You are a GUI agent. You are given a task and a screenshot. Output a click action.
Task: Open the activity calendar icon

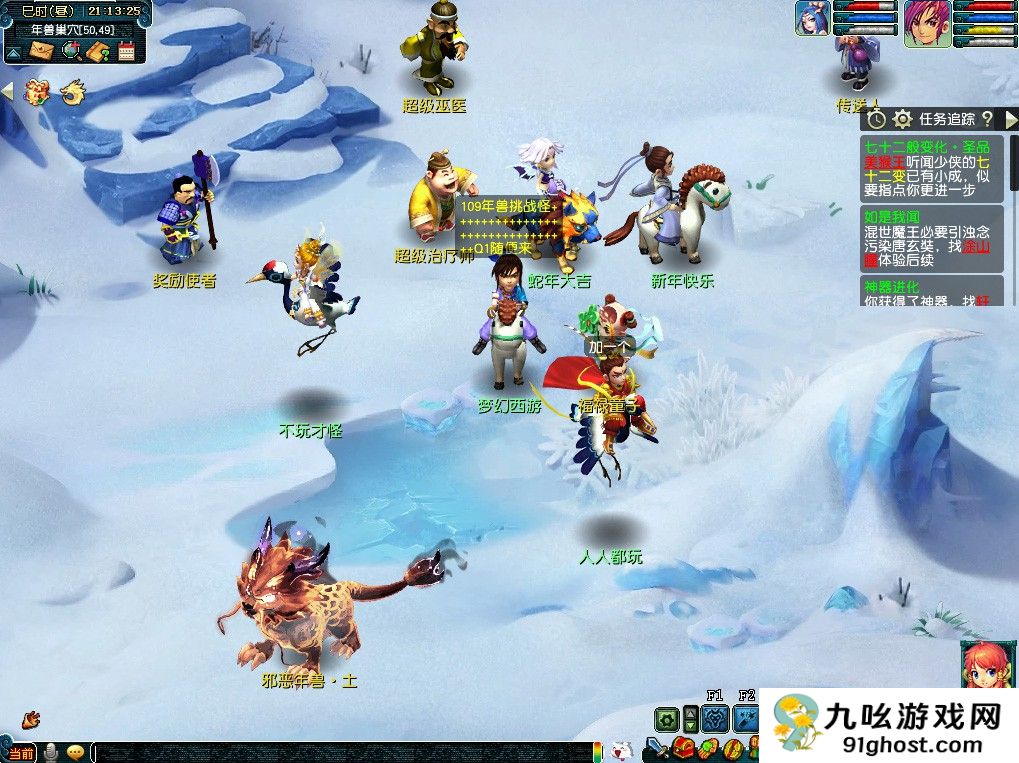point(126,50)
